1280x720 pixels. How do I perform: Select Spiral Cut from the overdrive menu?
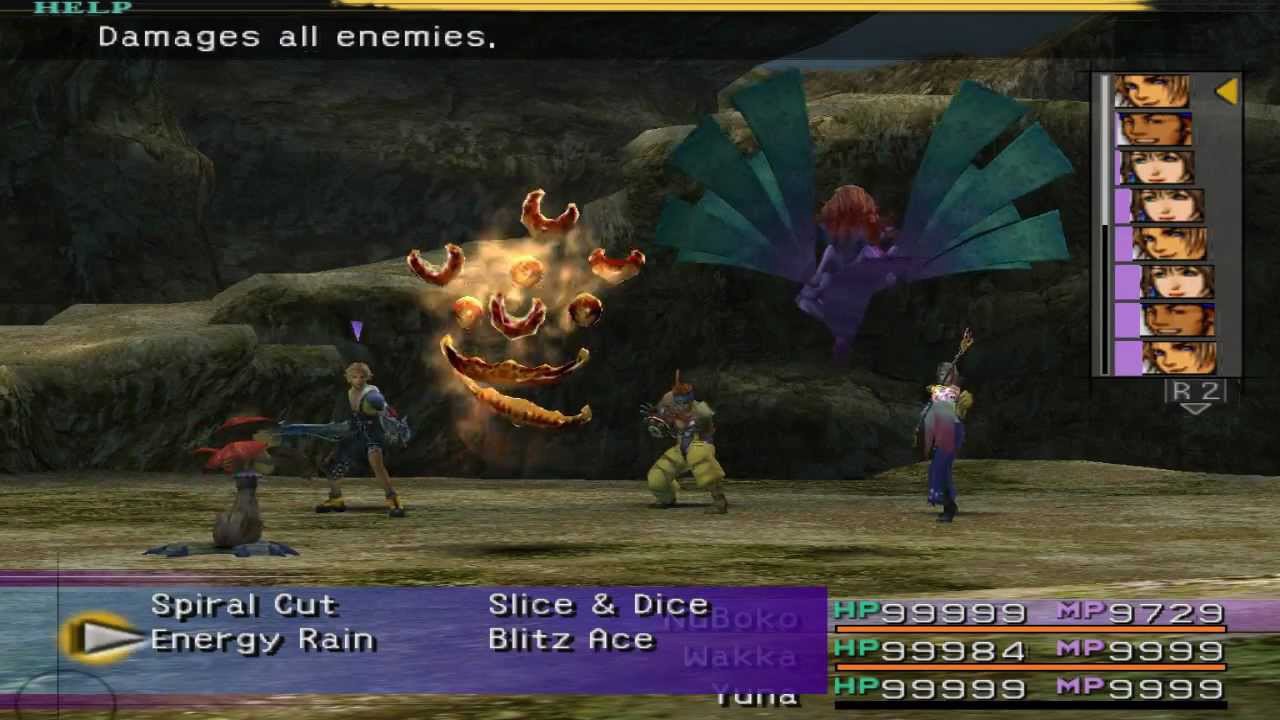(x=243, y=605)
